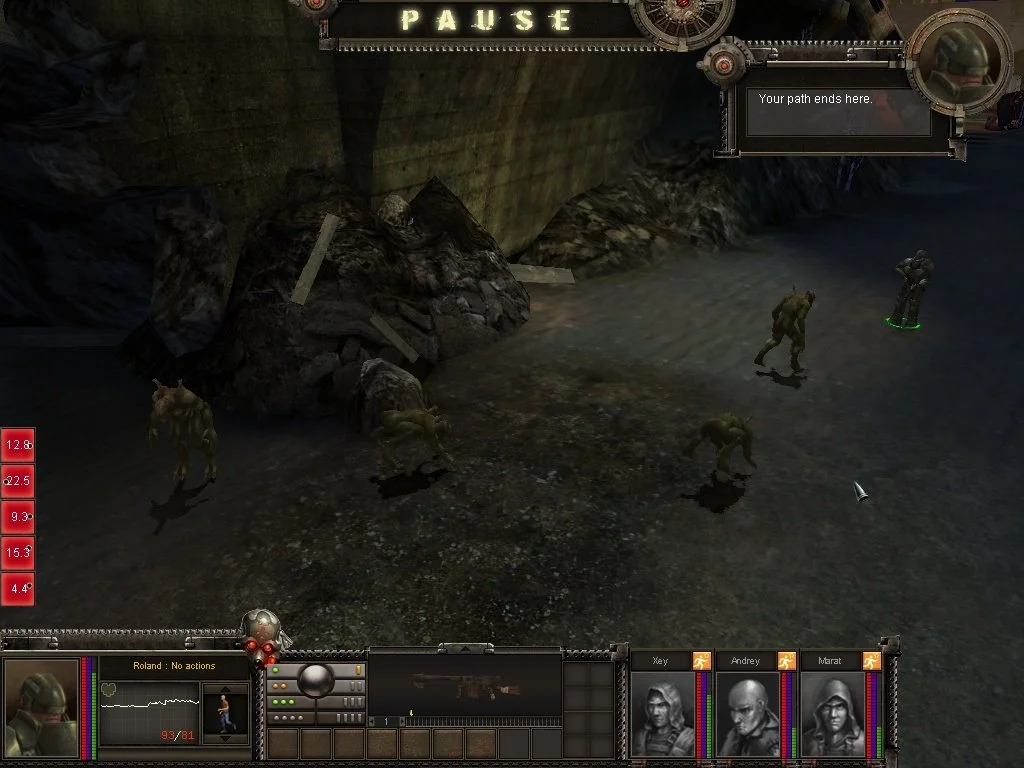Open the gas mask skull menu button
The width and height of the screenshot is (1024, 768).
263,635
